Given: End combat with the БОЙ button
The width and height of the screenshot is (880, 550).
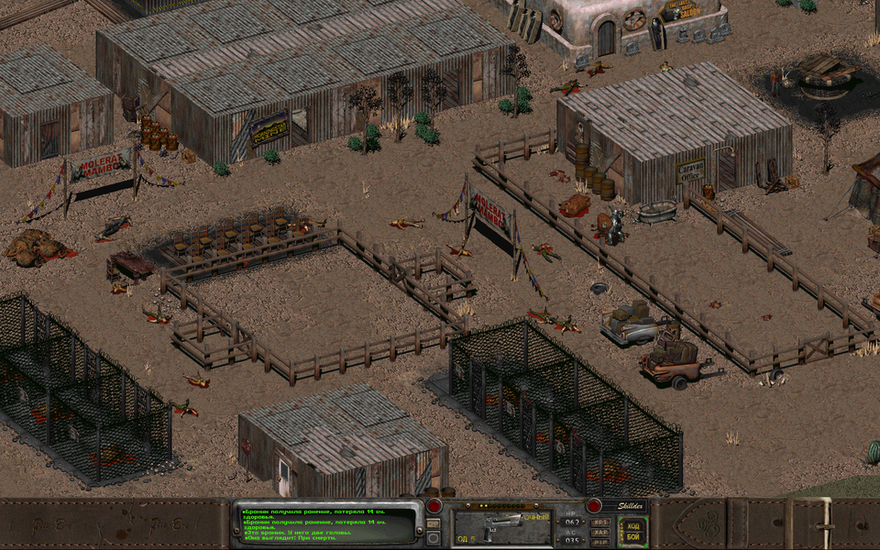Looking at the screenshot, I should (633, 537).
